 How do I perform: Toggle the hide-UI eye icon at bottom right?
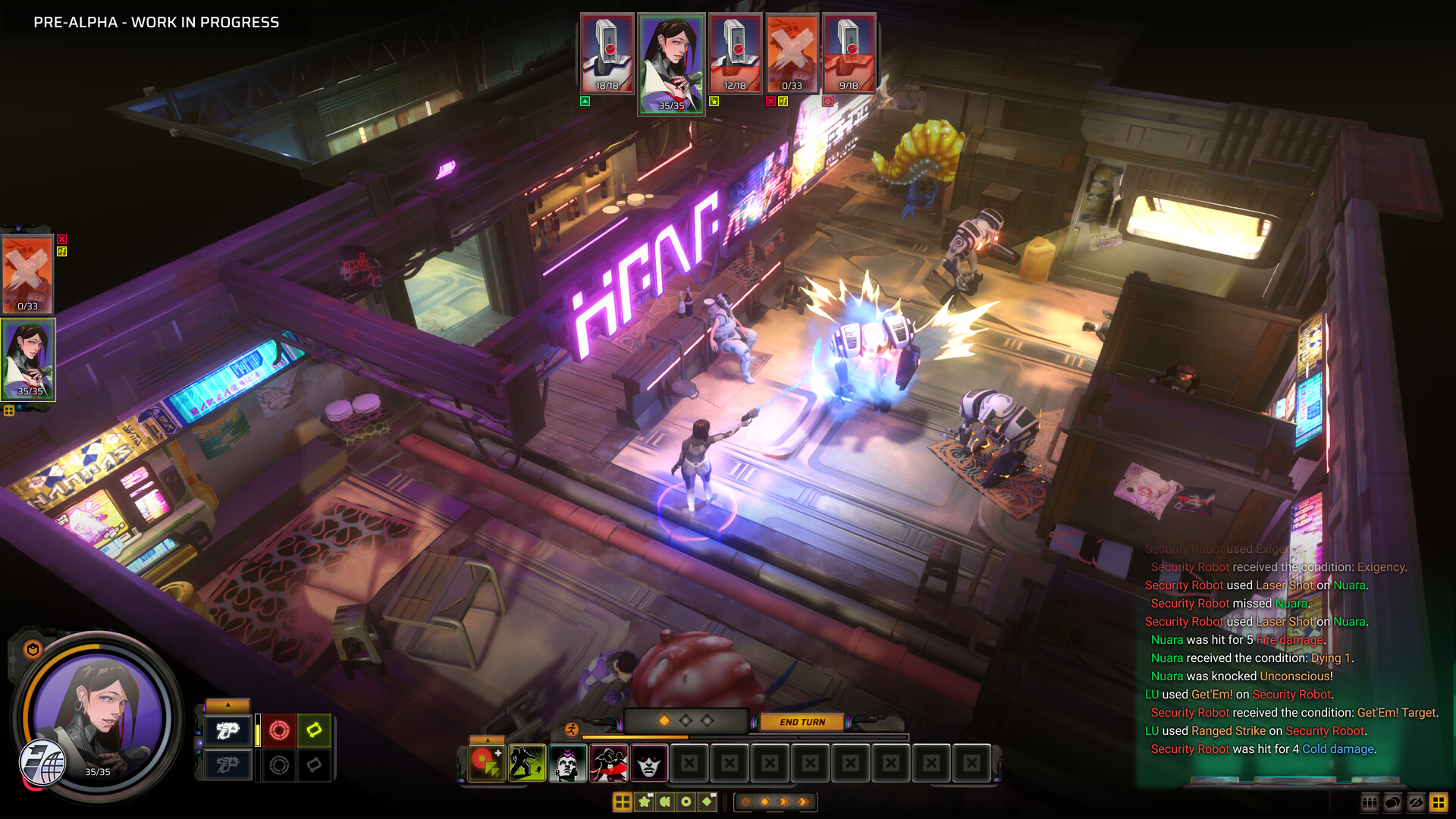1415,802
